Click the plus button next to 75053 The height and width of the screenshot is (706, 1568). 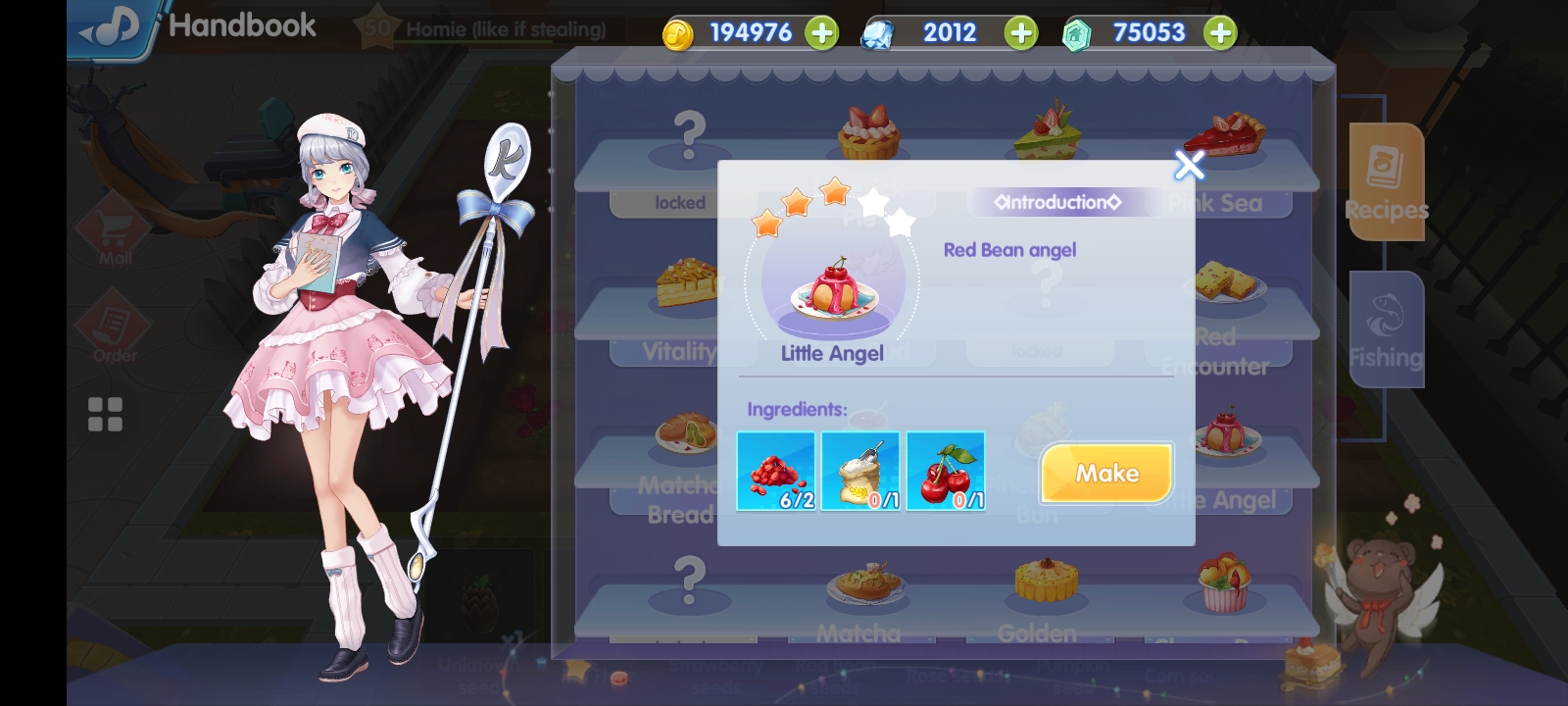[1218, 32]
